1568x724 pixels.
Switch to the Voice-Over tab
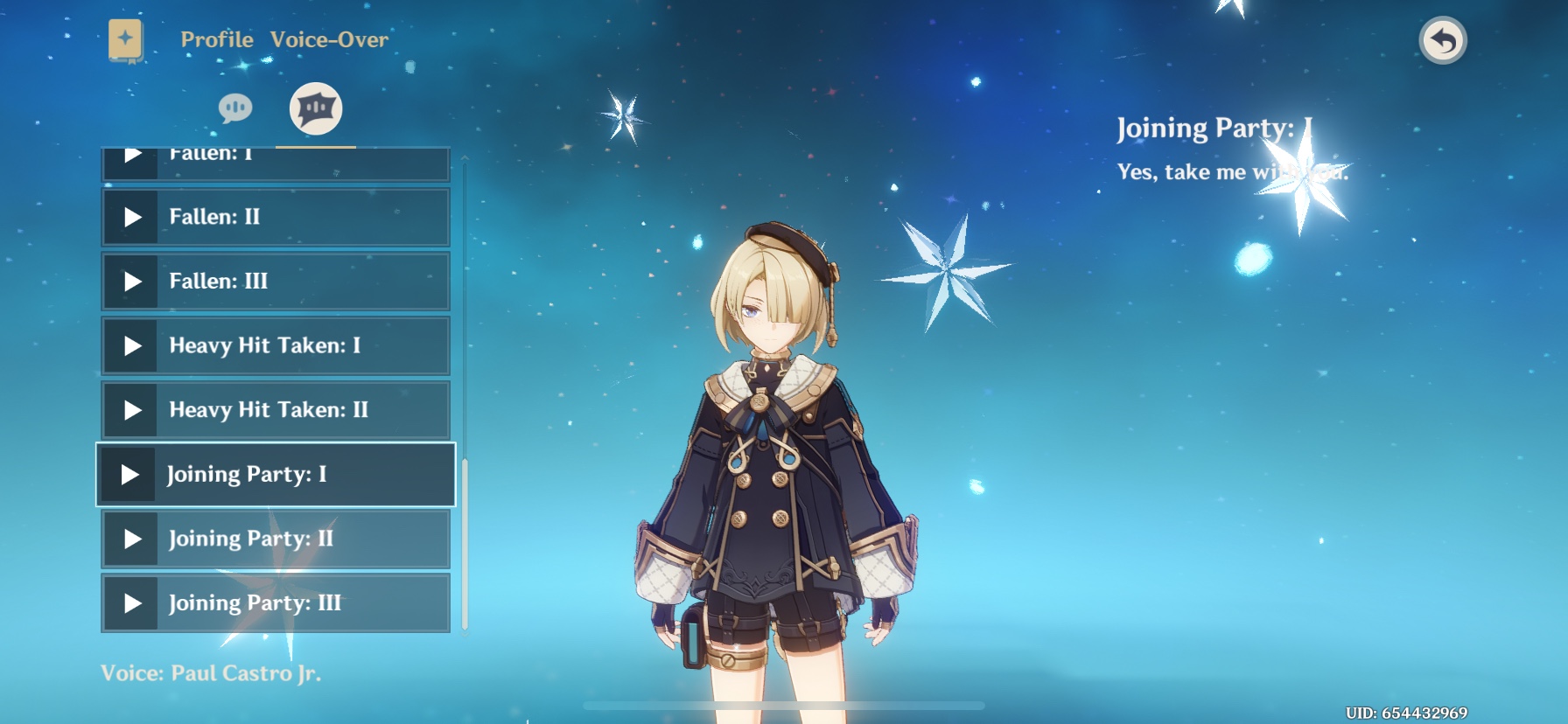pyautogui.click(x=329, y=39)
